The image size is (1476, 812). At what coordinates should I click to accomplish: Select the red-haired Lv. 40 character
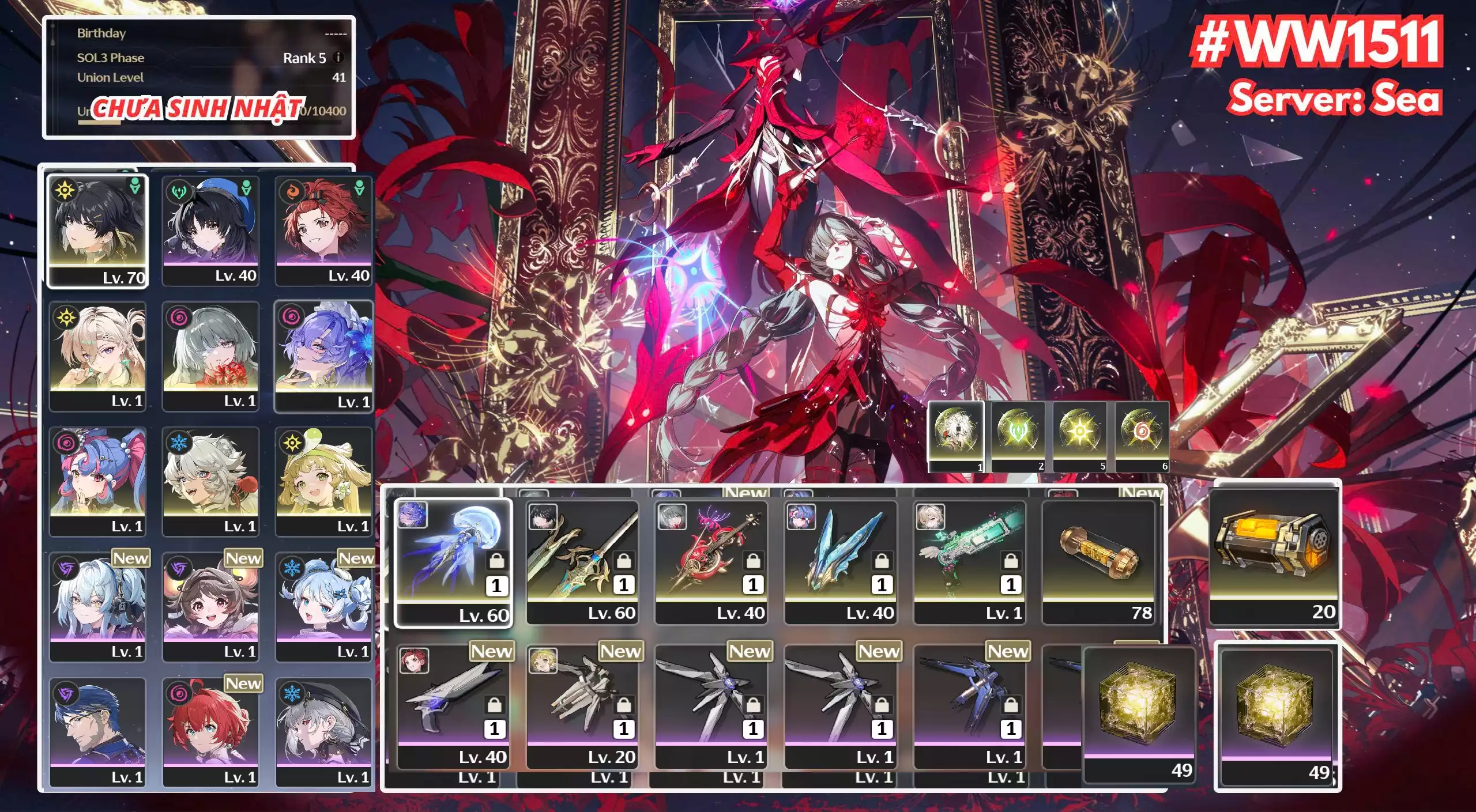coord(323,231)
